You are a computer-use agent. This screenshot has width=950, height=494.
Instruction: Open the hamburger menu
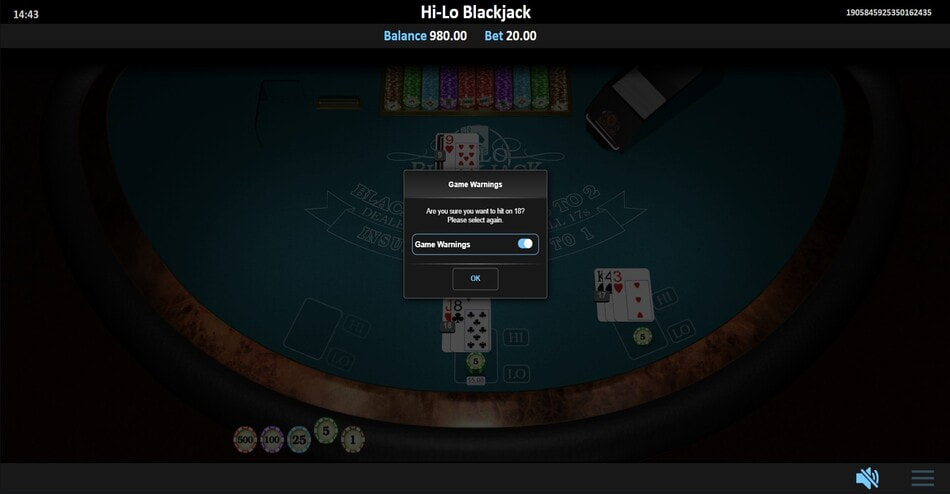pyautogui.click(x=922, y=478)
